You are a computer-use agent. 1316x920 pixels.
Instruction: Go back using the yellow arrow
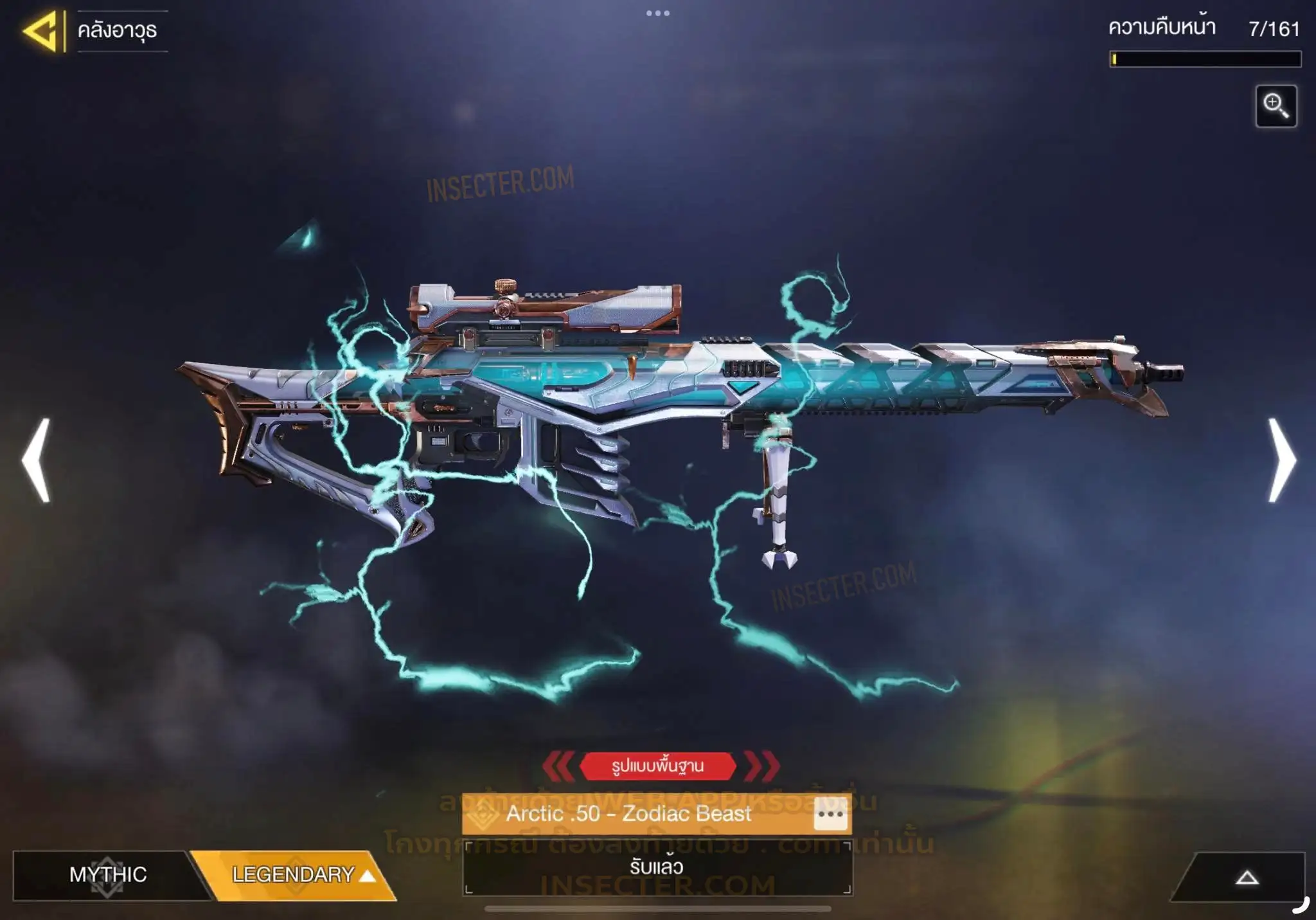(x=42, y=31)
